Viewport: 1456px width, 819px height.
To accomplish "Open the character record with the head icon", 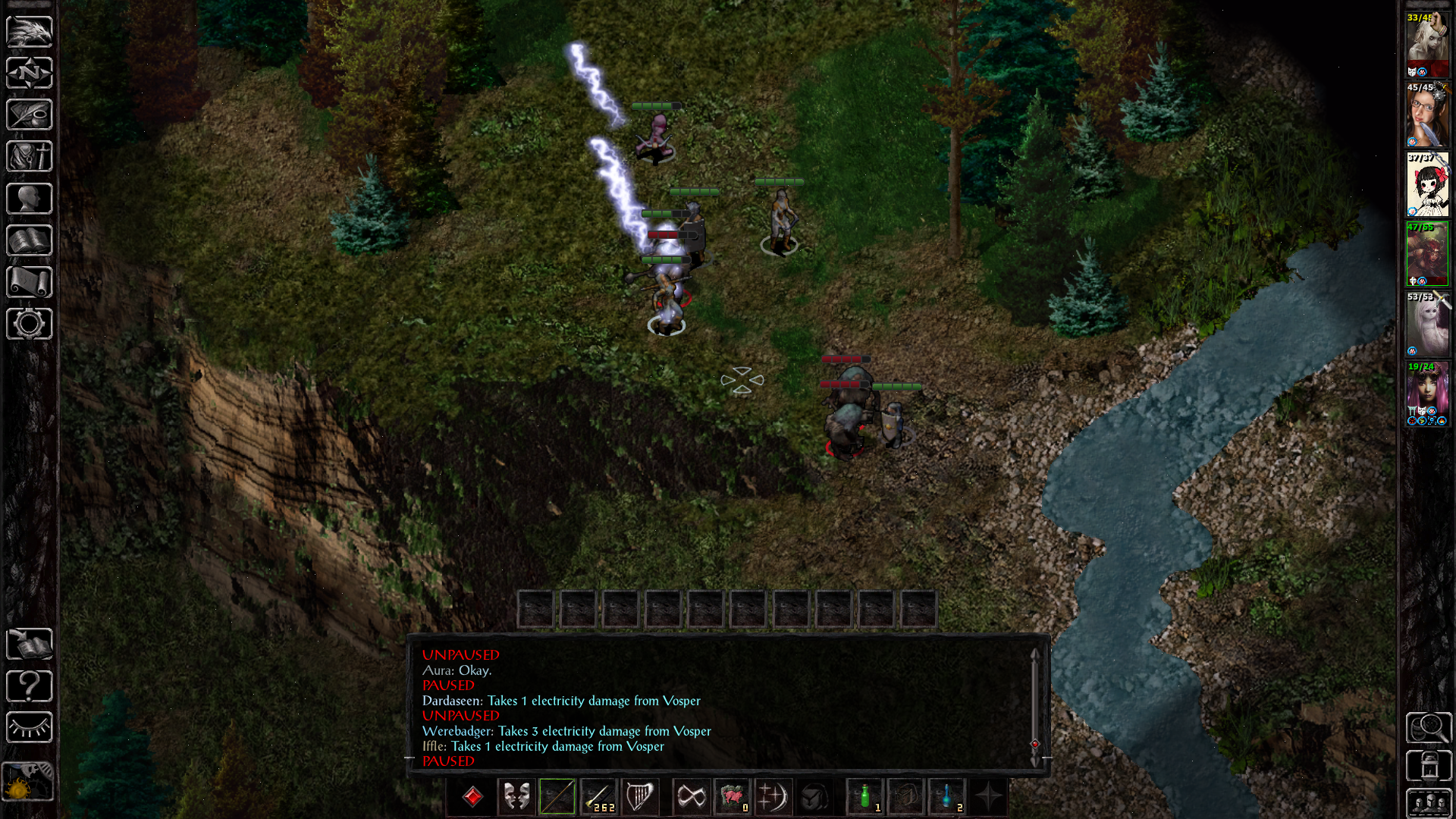I will [29, 199].
